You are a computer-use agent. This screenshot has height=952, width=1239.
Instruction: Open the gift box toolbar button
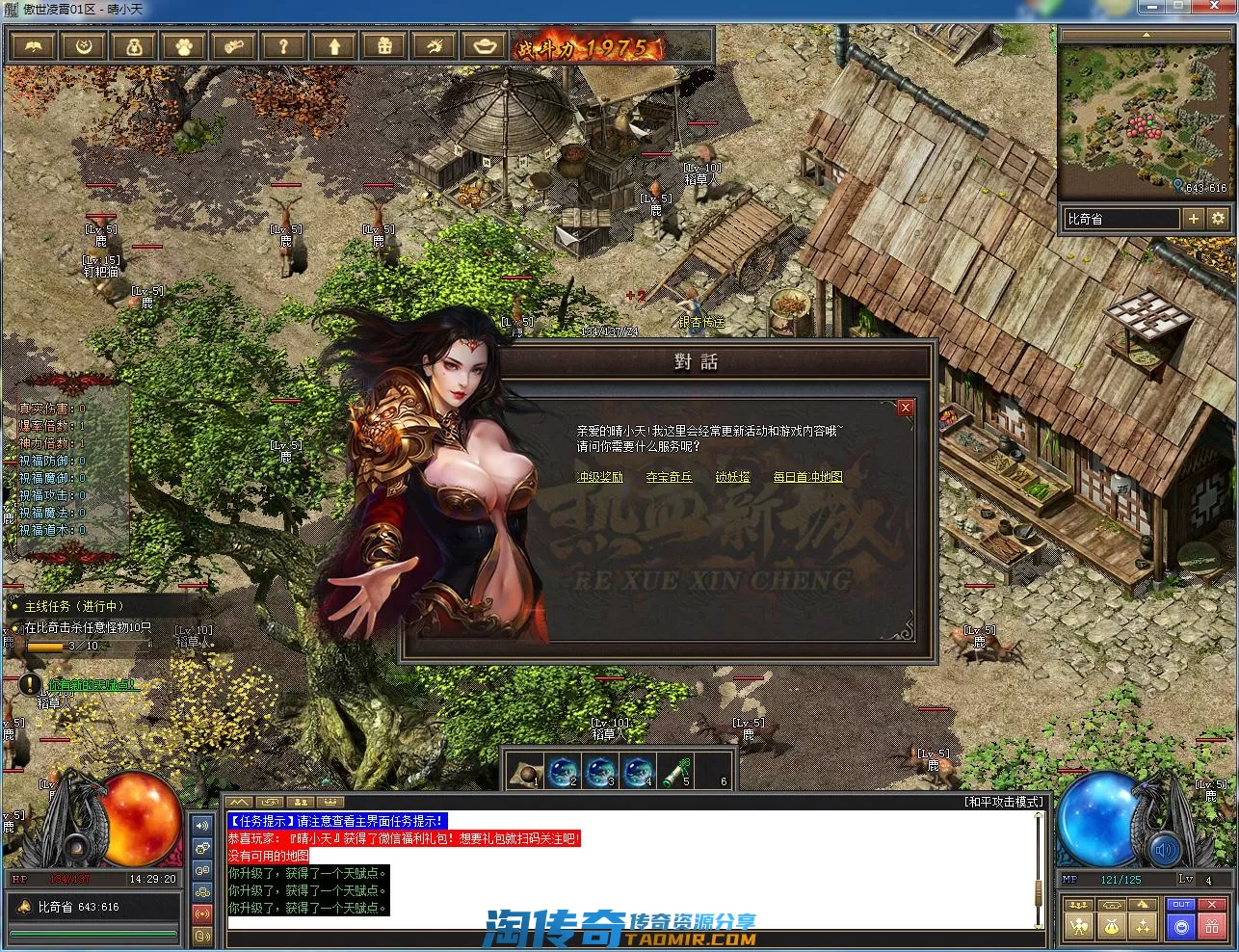(384, 46)
